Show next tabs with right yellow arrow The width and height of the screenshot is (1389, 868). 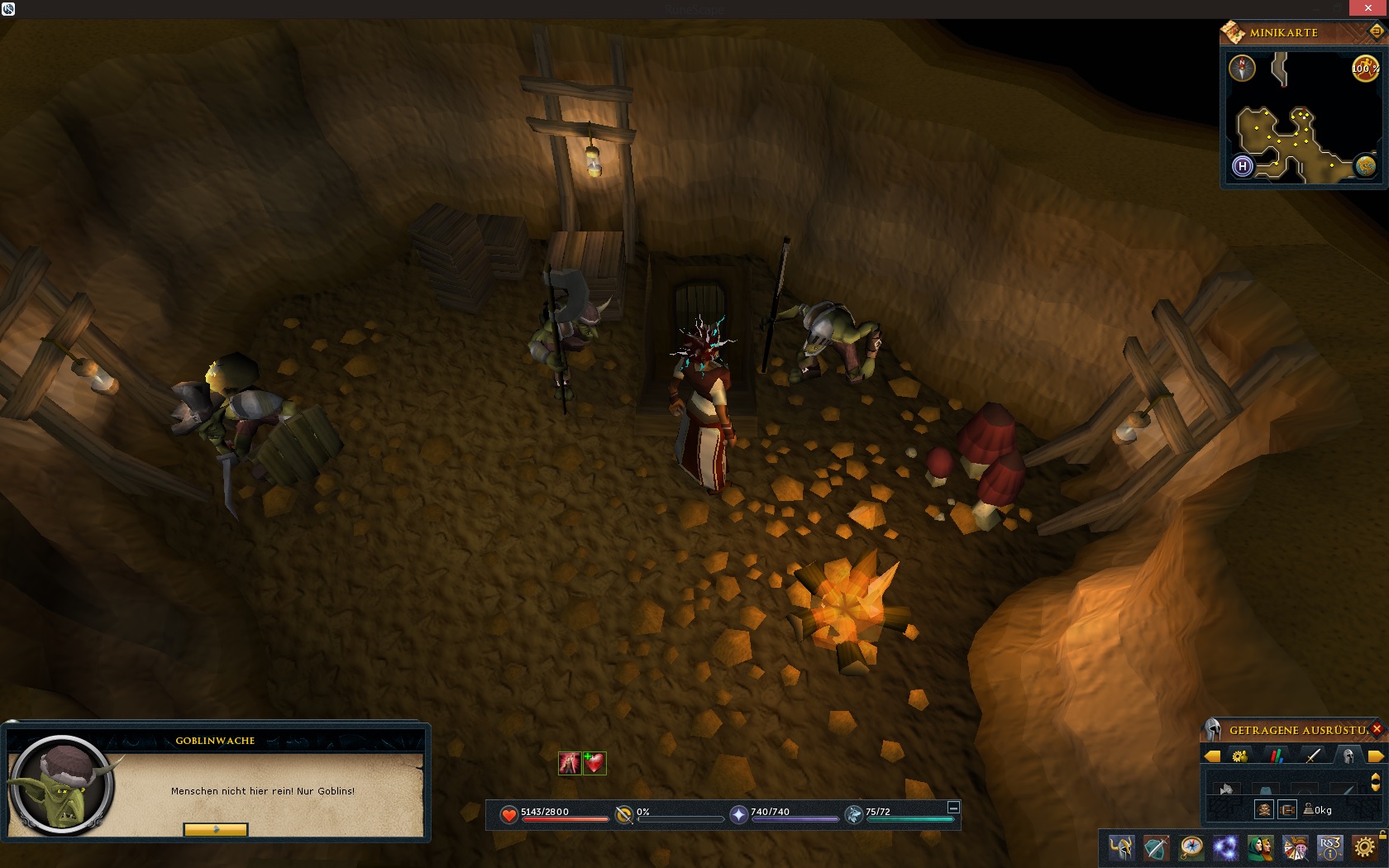tap(1376, 756)
